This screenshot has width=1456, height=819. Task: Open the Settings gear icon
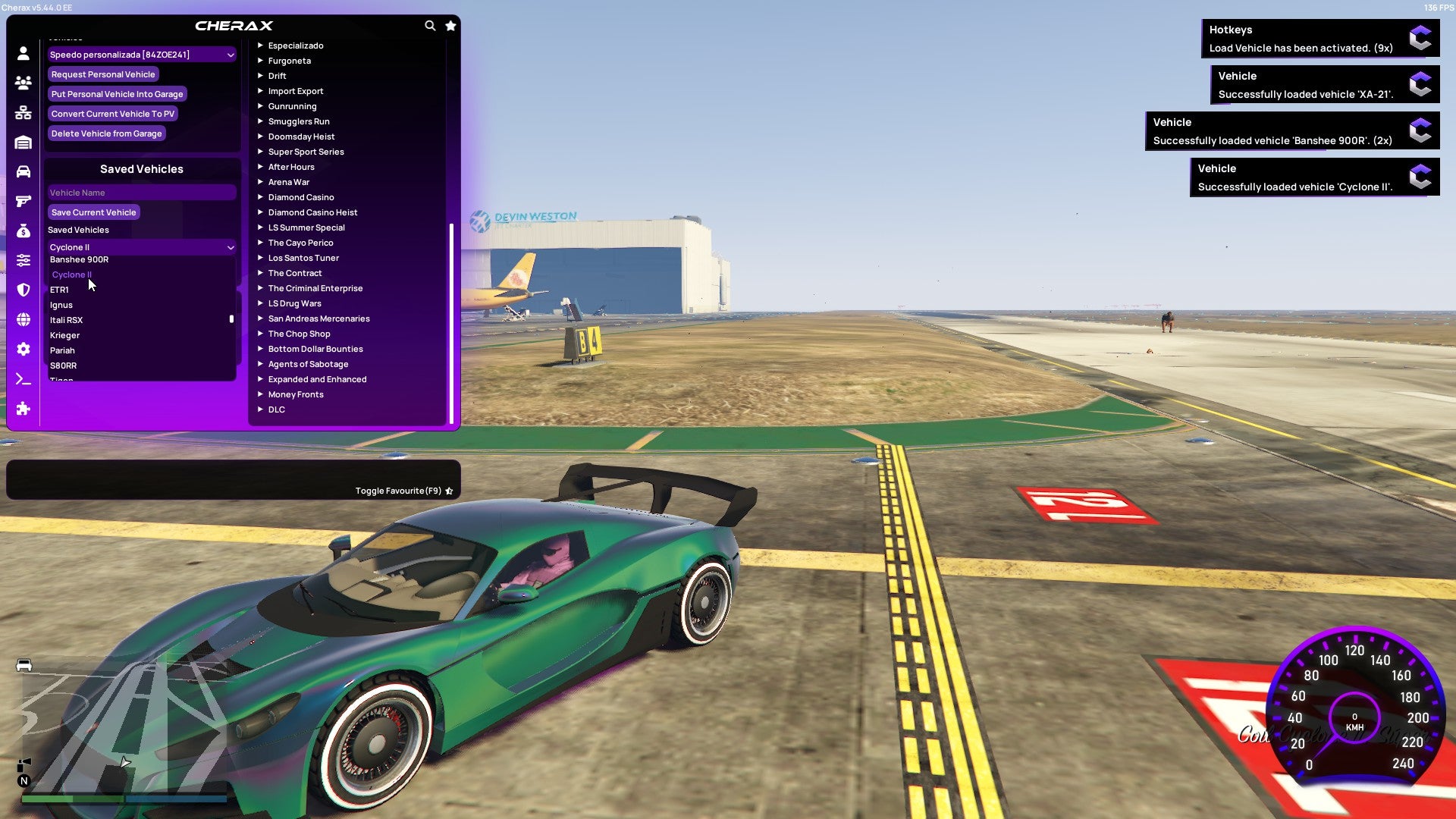click(23, 350)
